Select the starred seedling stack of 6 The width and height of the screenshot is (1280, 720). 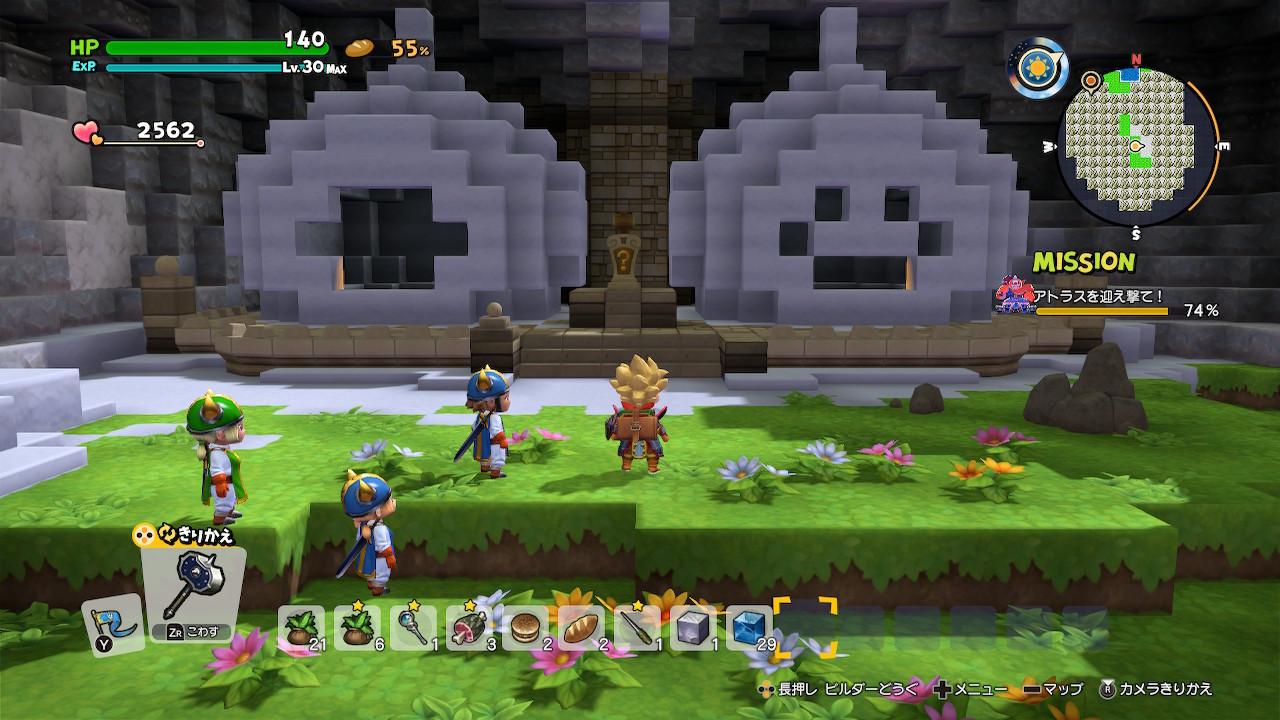point(358,628)
